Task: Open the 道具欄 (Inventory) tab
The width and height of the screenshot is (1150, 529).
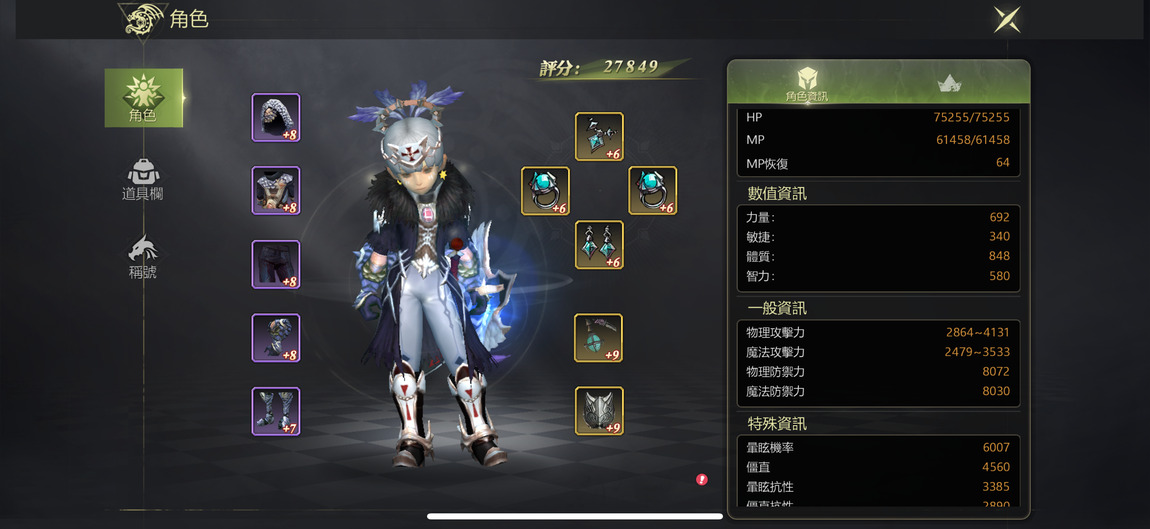Action: tap(143, 180)
